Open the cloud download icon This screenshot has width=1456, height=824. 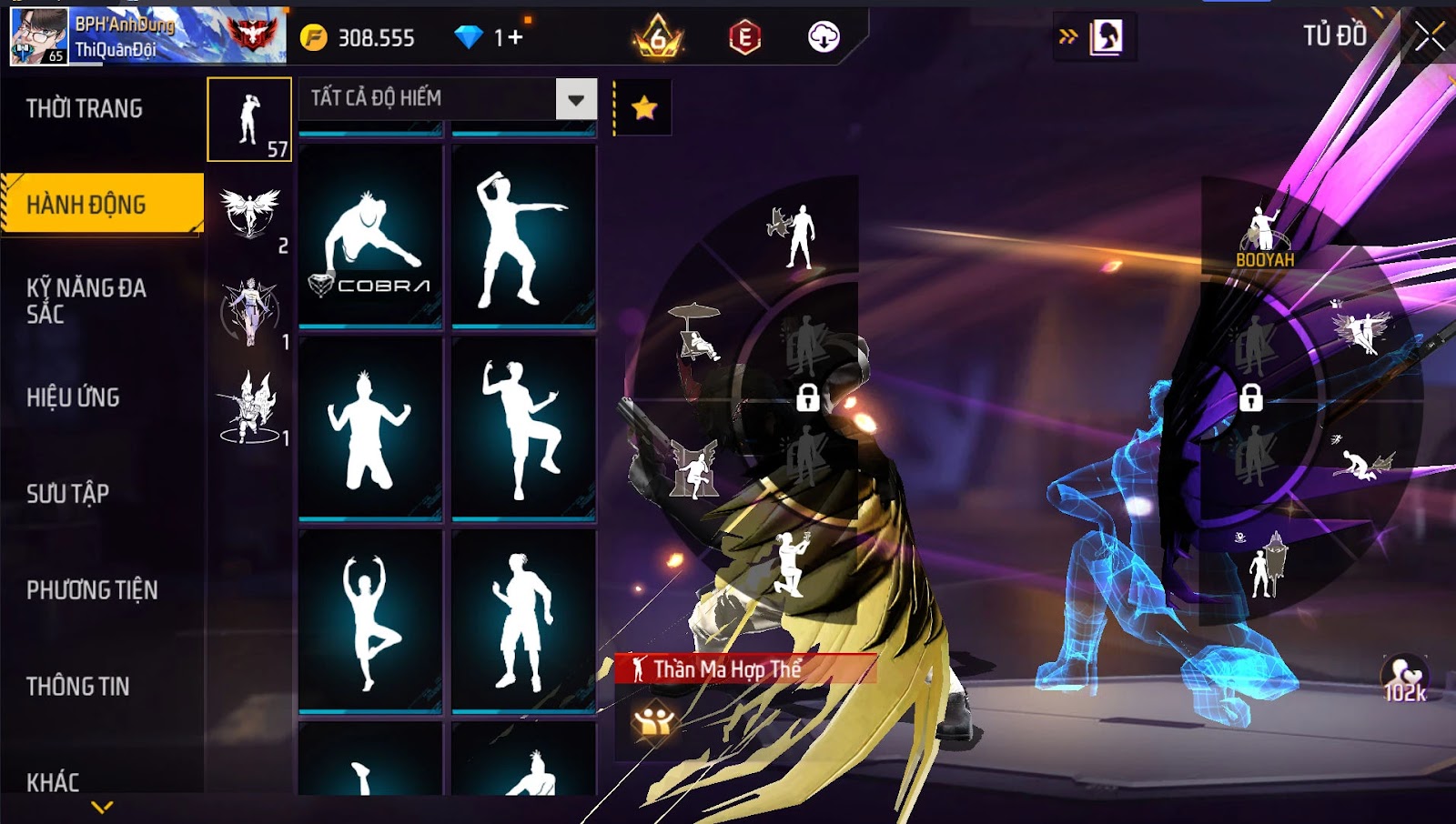click(824, 37)
